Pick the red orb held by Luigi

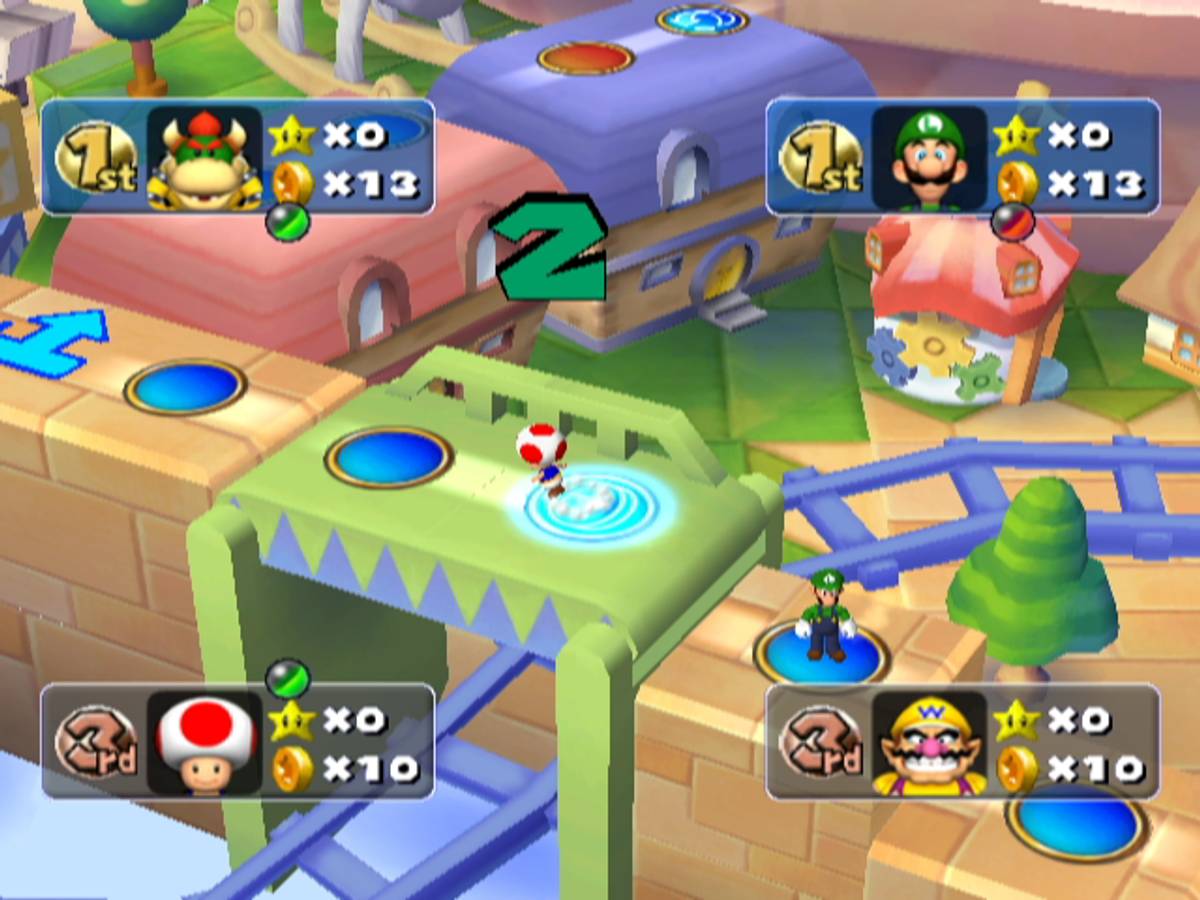(1011, 222)
